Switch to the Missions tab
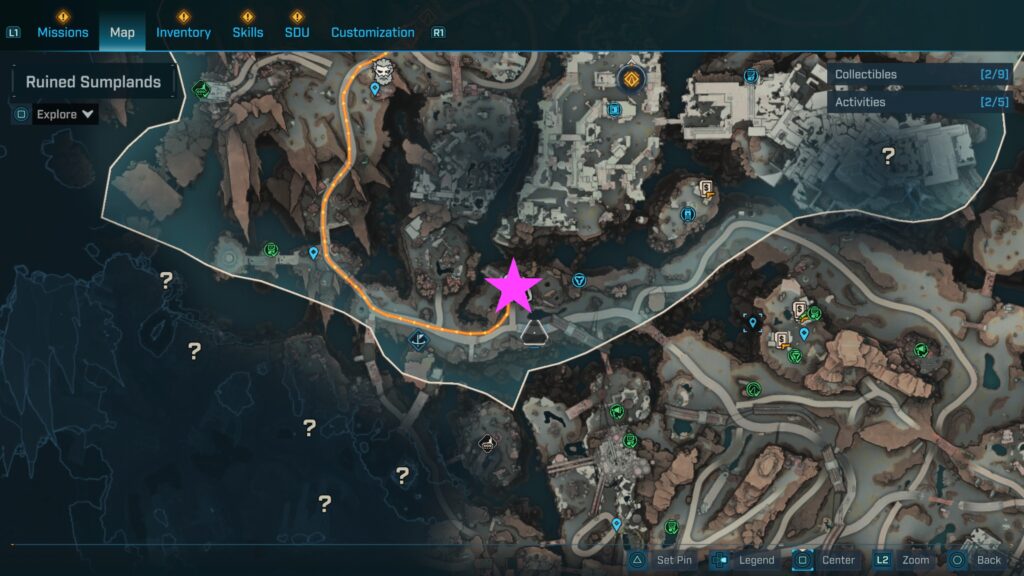 tap(63, 32)
